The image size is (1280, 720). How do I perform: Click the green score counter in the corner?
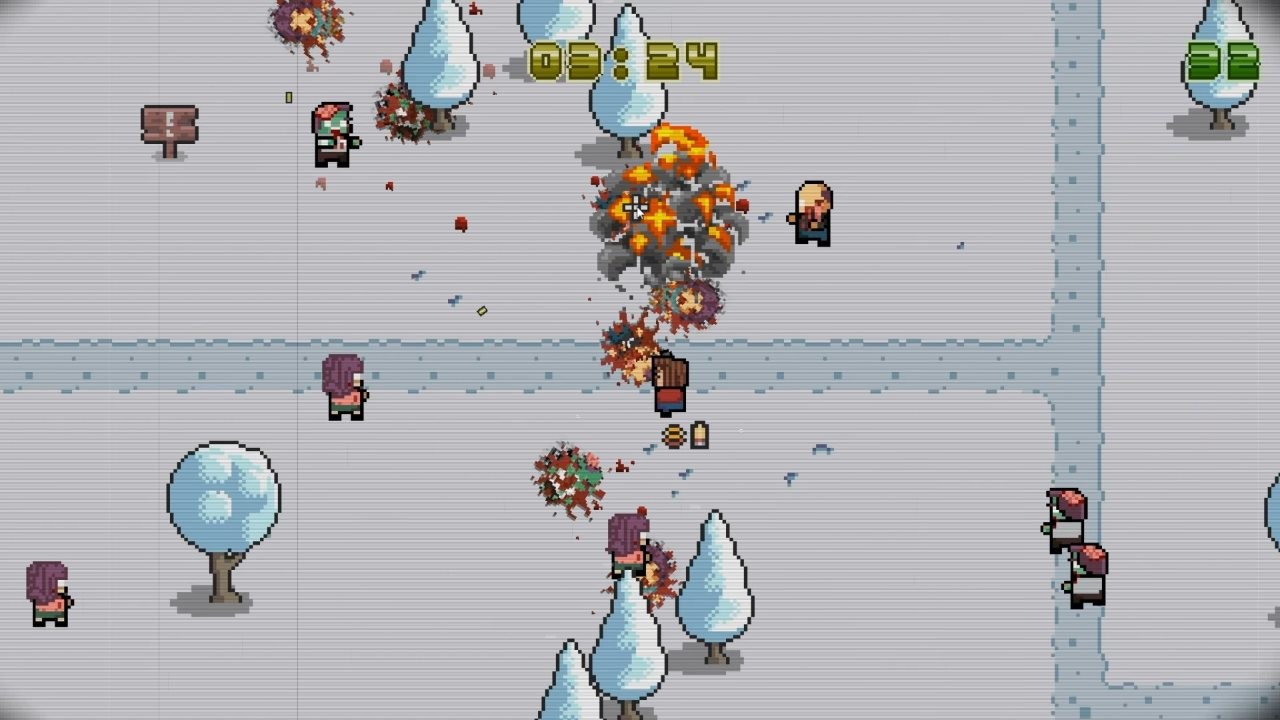click(x=1221, y=60)
